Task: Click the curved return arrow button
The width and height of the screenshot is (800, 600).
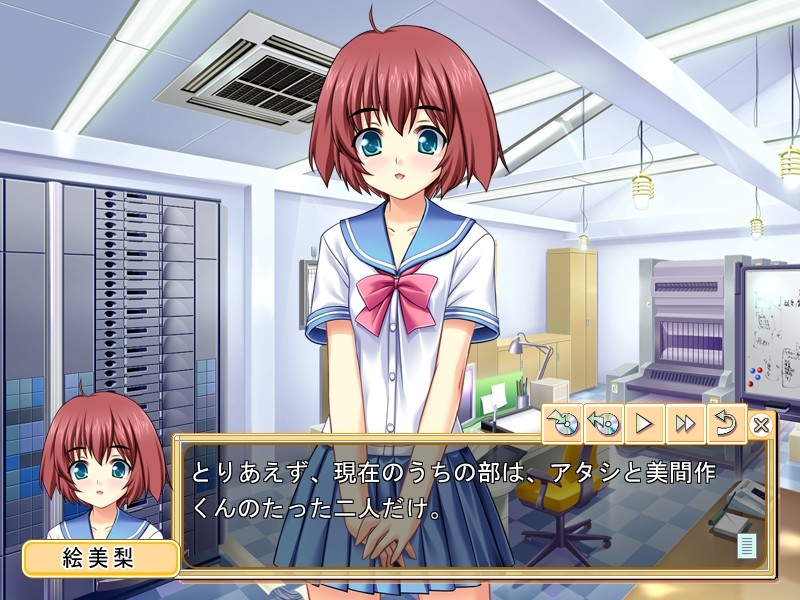Action: (x=726, y=424)
